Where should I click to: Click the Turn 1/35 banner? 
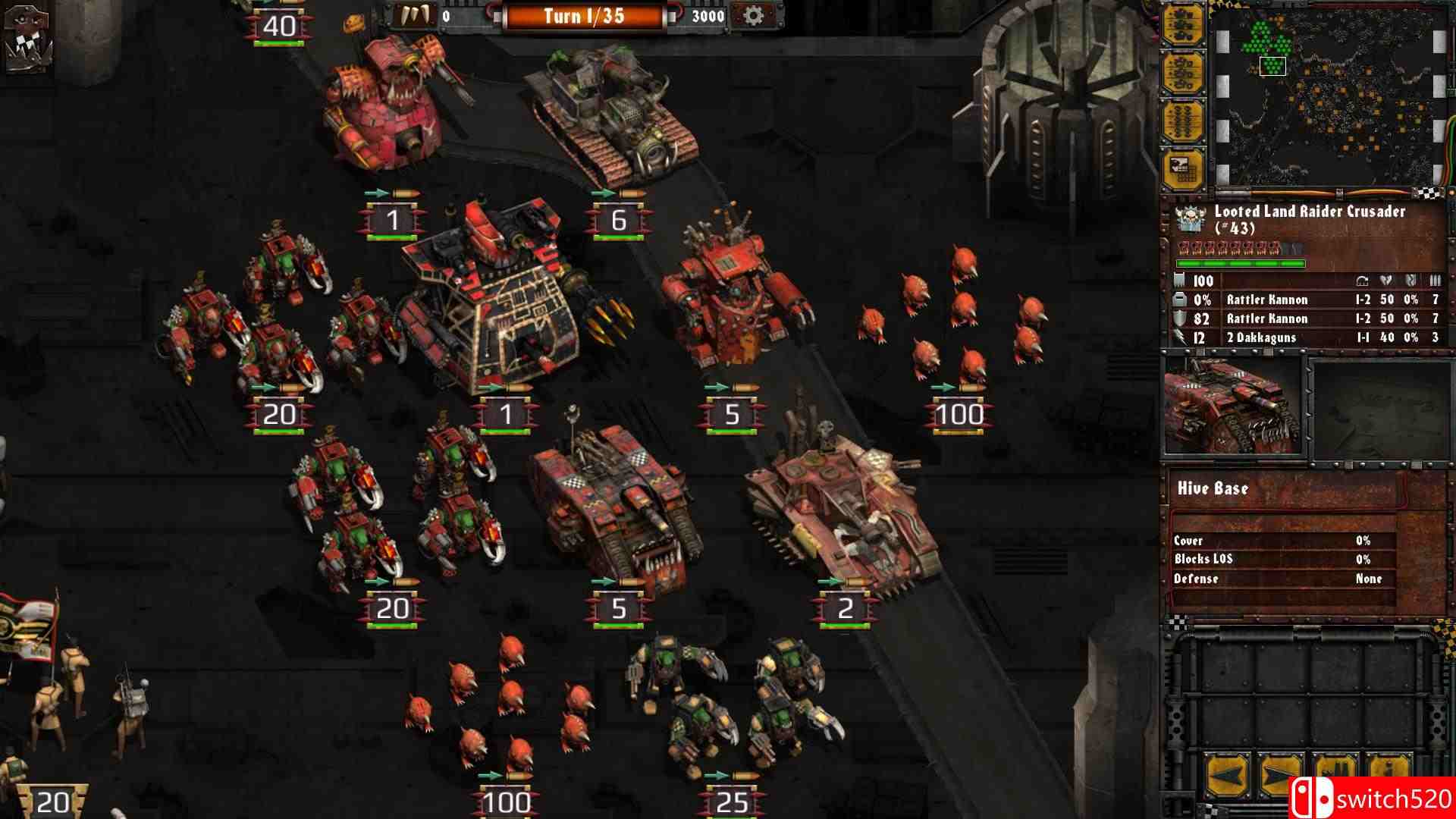click(x=584, y=16)
